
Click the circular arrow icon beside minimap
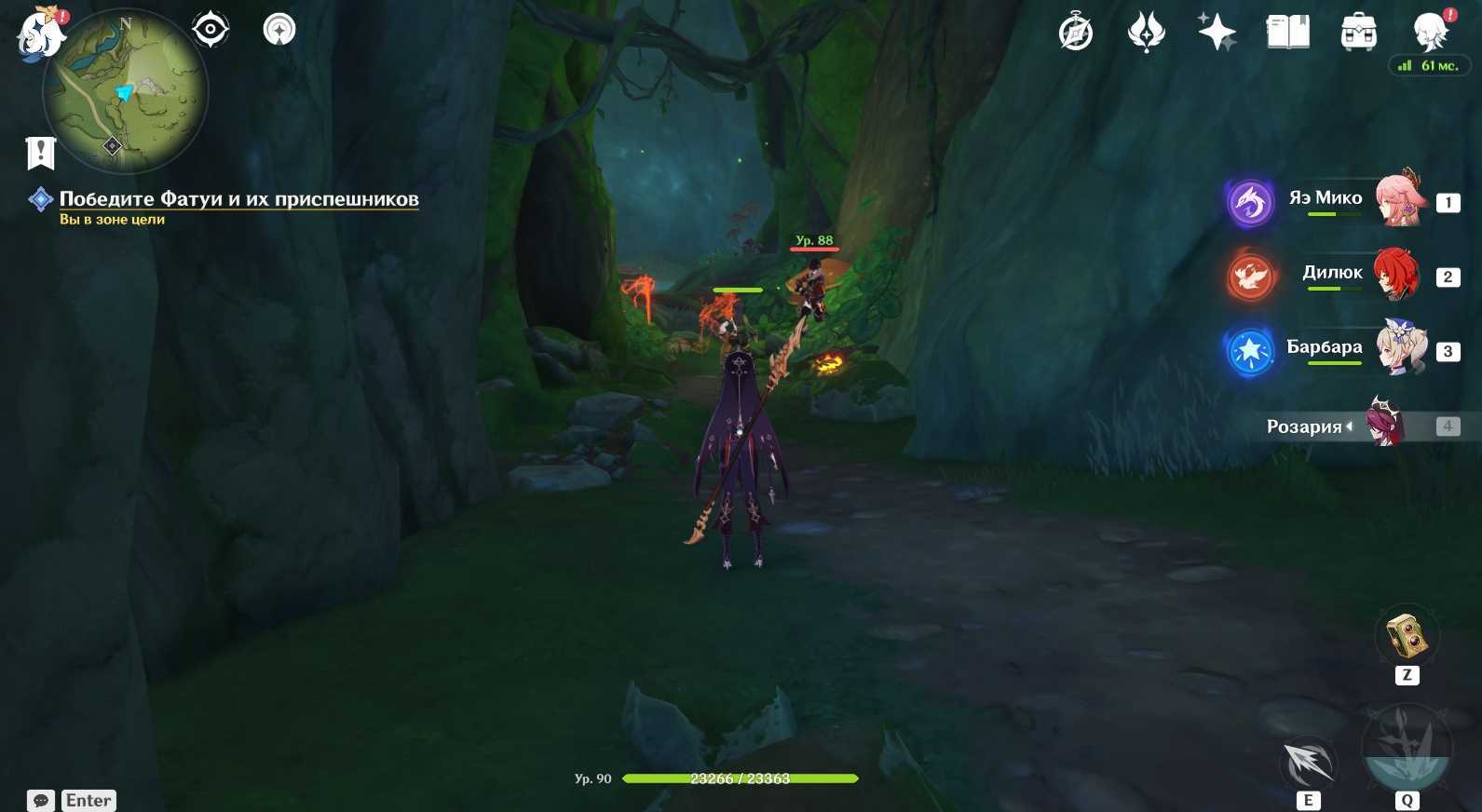click(x=279, y=30)
